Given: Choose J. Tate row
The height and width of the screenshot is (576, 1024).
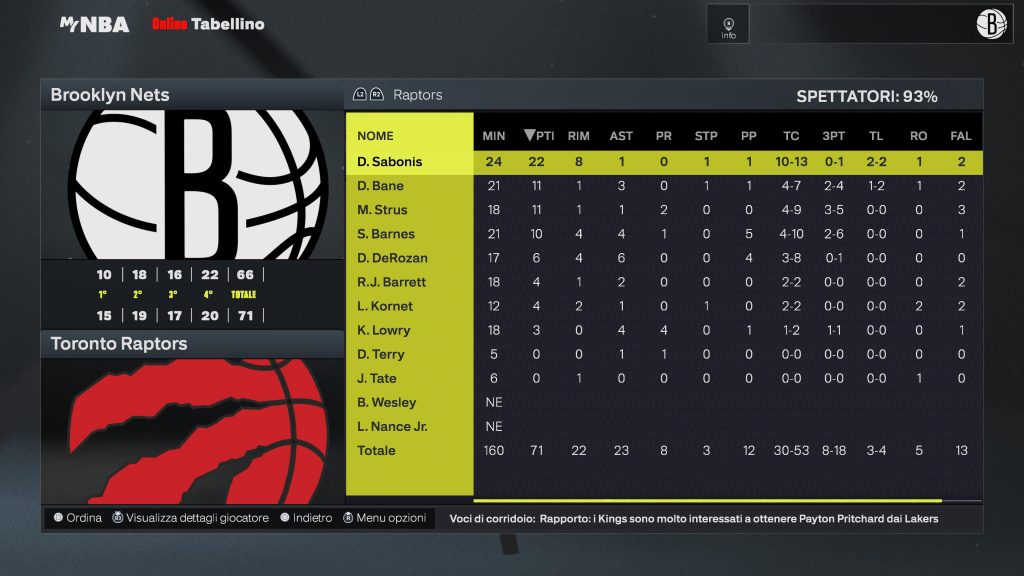Looking at the screenshot, I should pos(377,378).
